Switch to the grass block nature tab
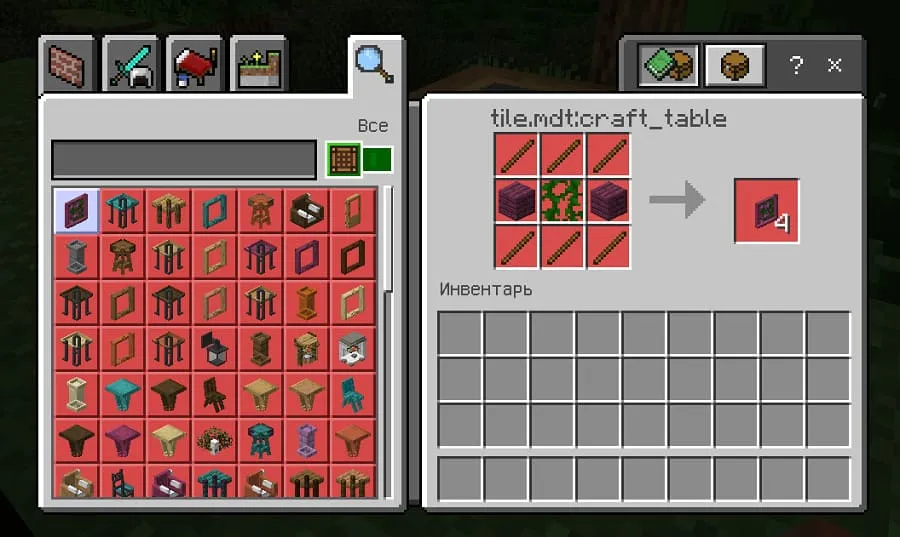The height and width of the screenshot is (537, 900). pyautogui.click(x=258, y=66)
